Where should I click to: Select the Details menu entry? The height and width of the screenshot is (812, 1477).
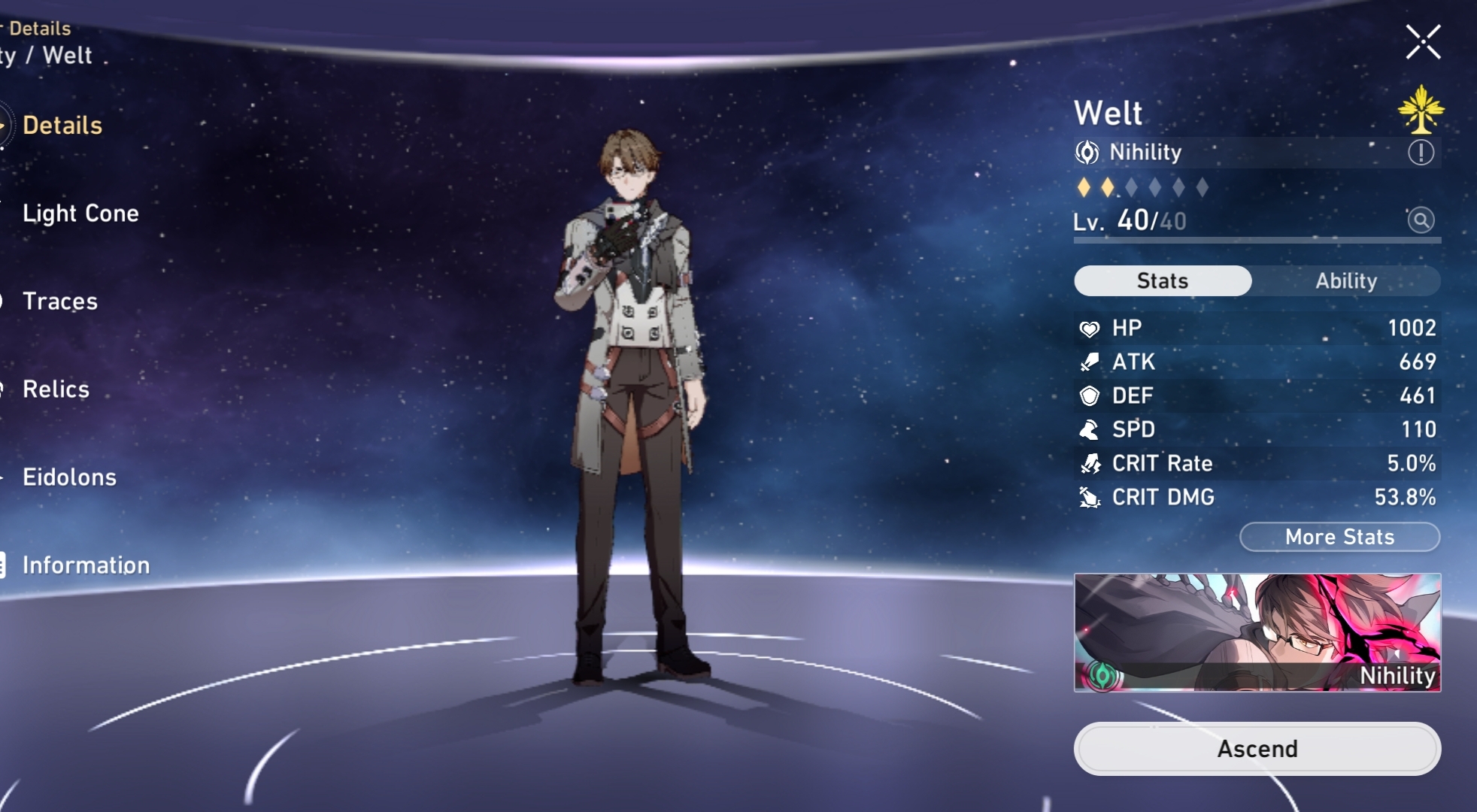pyautogui.click(x=62, y=126)
